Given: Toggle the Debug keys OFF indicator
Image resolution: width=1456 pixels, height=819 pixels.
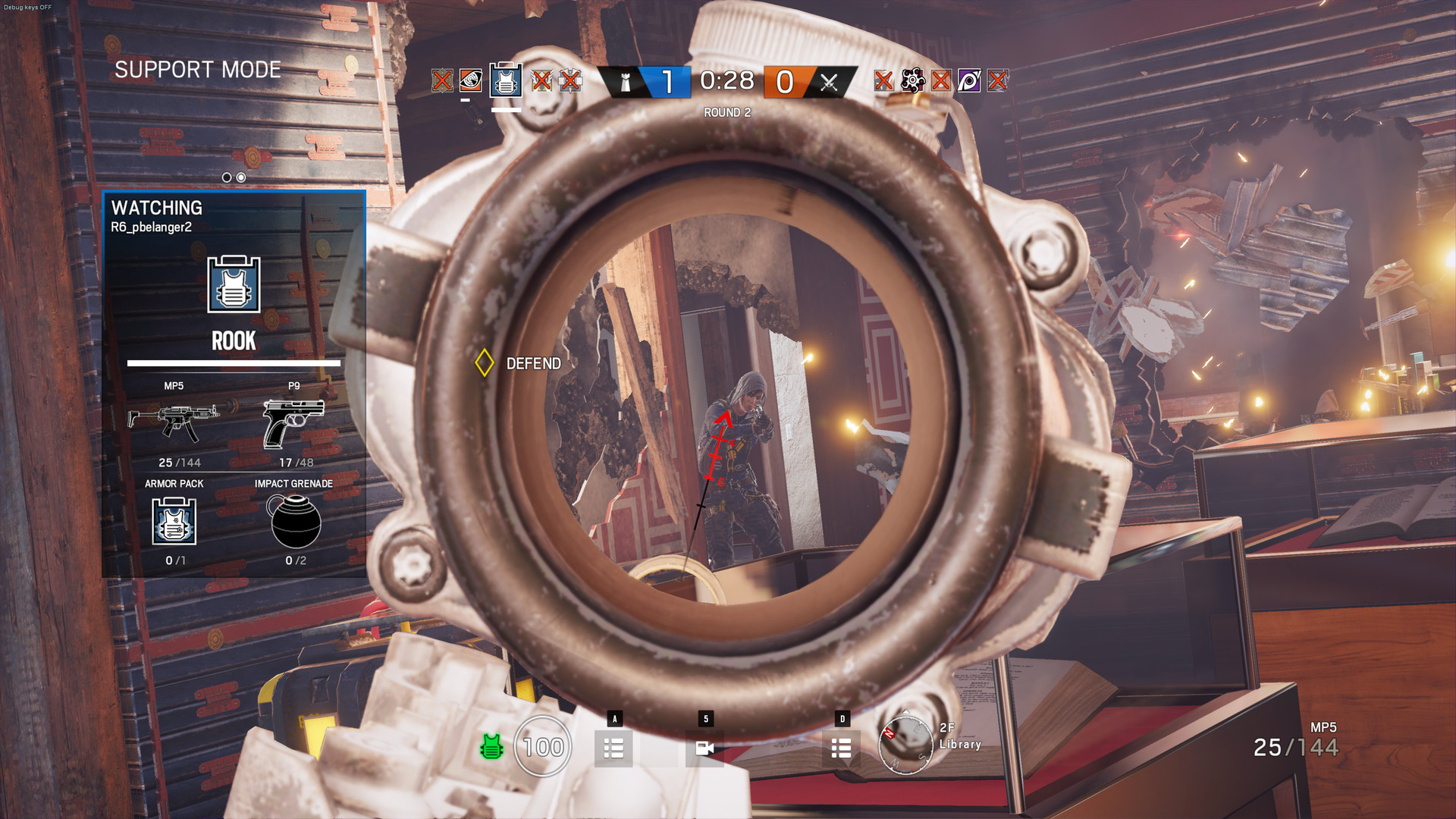Looking at the screenshot, I should (28, 6).
